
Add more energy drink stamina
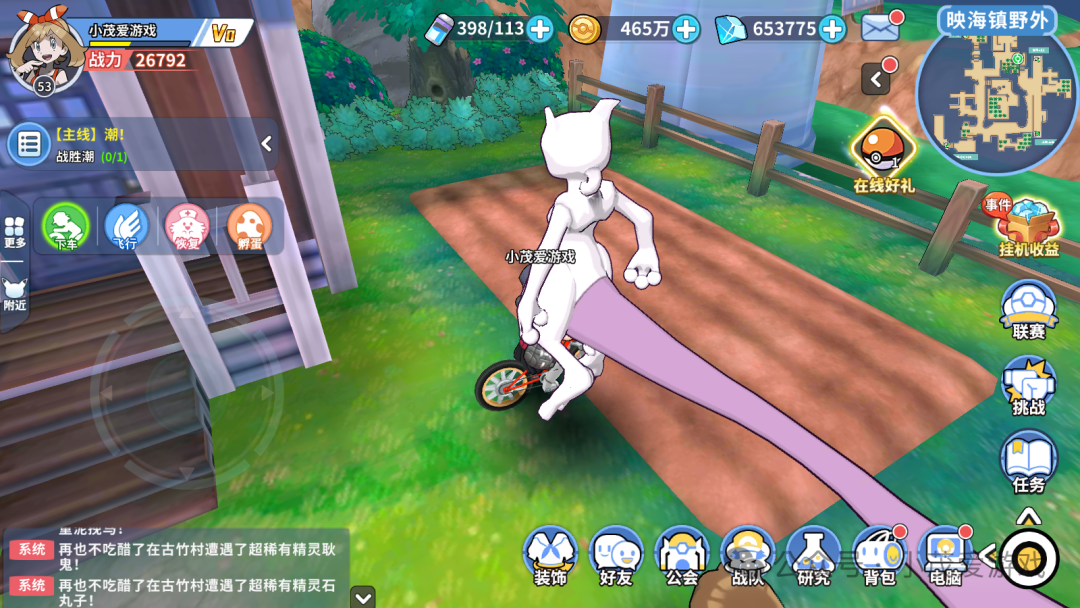pyautogui.click(x=540, y=29)
